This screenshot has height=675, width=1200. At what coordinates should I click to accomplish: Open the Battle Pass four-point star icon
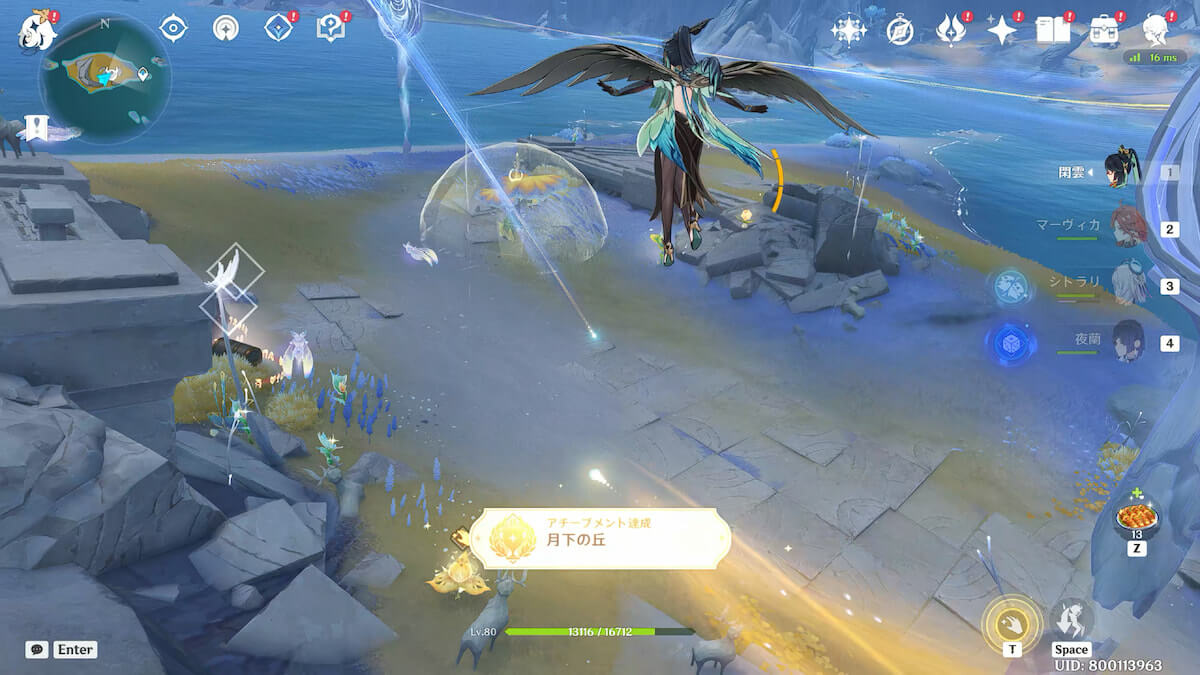pos(1001,31)
